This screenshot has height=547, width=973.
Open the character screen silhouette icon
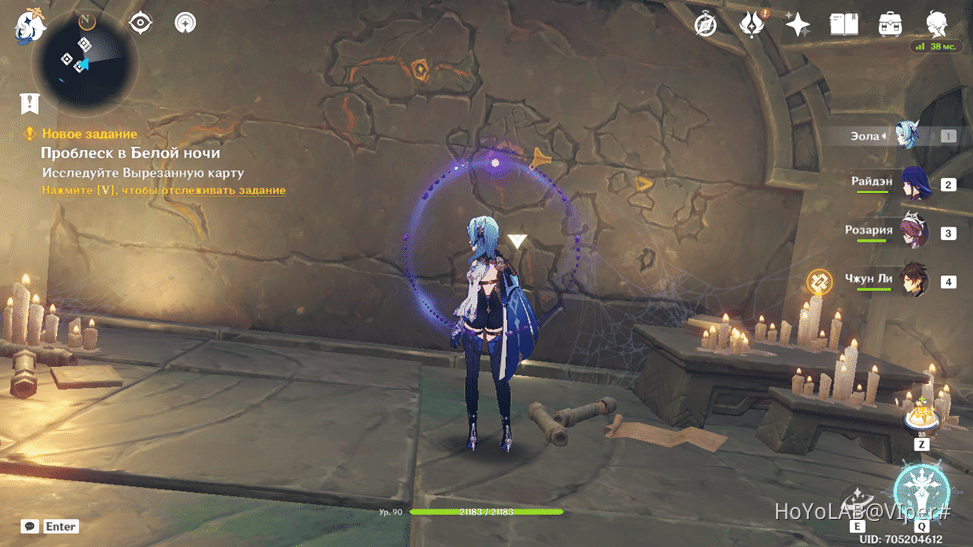(937, 24)
